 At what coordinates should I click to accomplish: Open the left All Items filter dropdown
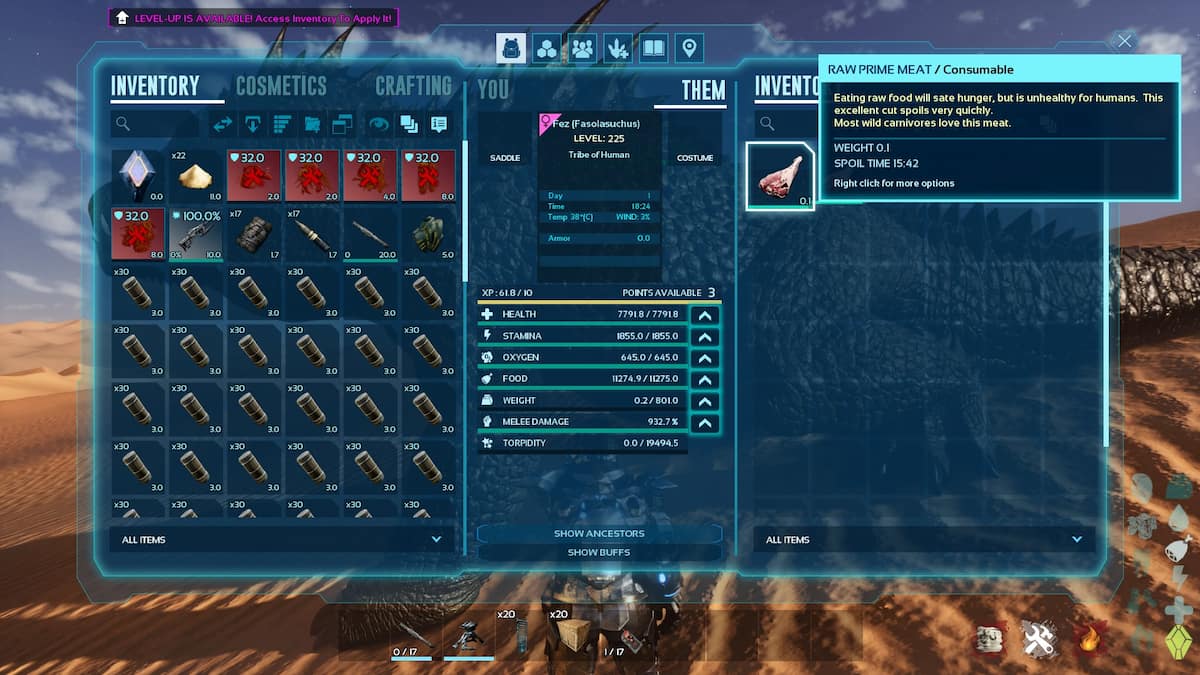(x=280, y=540)
